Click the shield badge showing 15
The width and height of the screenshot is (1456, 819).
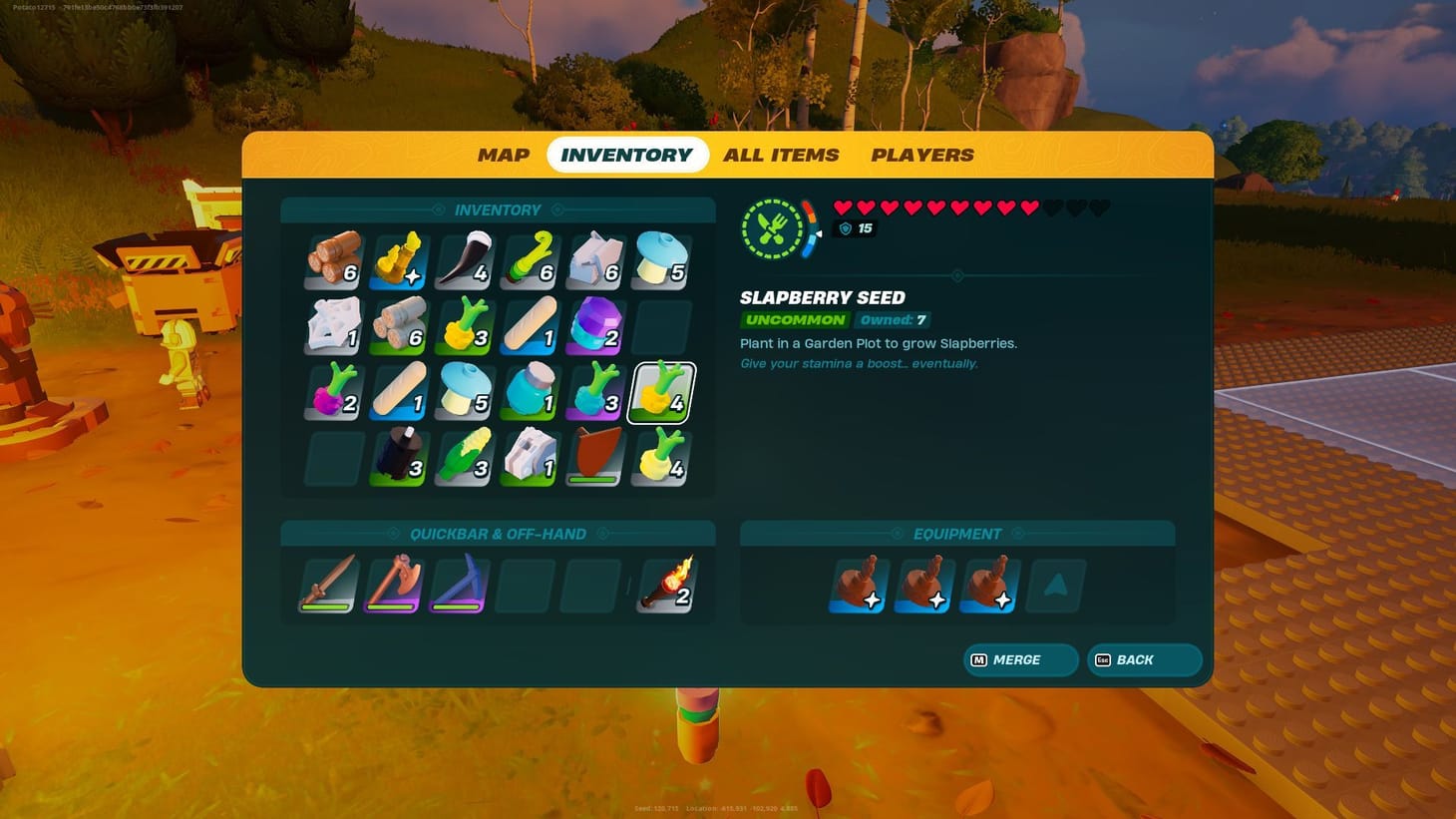[x=854, y=228]
